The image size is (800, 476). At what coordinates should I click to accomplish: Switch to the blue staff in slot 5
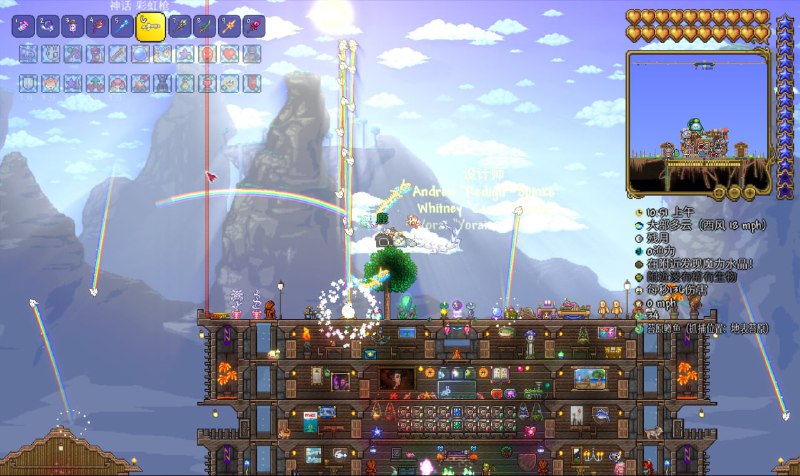(123, 26)
